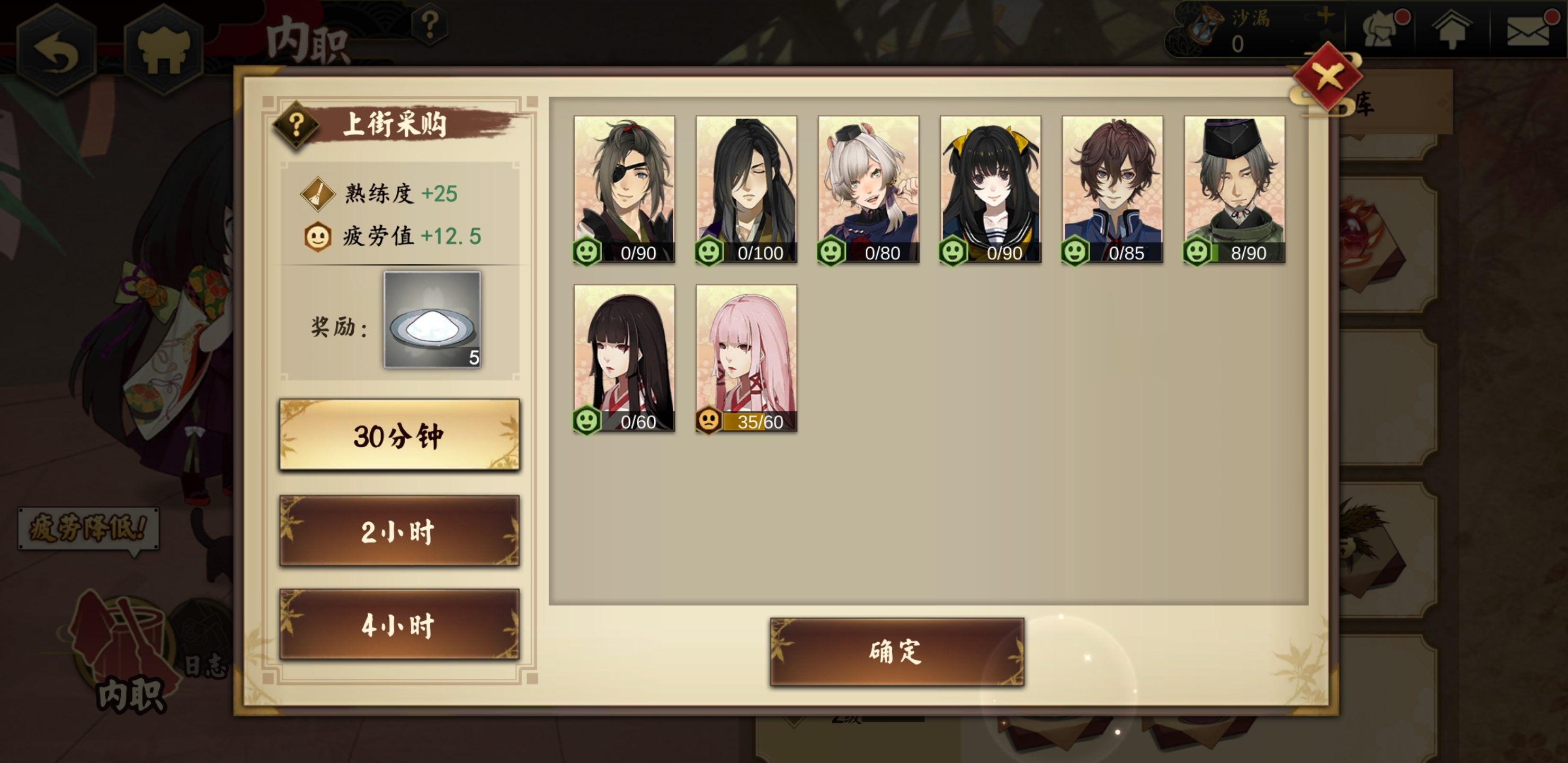
Task: Open help for 上街采购 task
Action: (x=296, y=125)
